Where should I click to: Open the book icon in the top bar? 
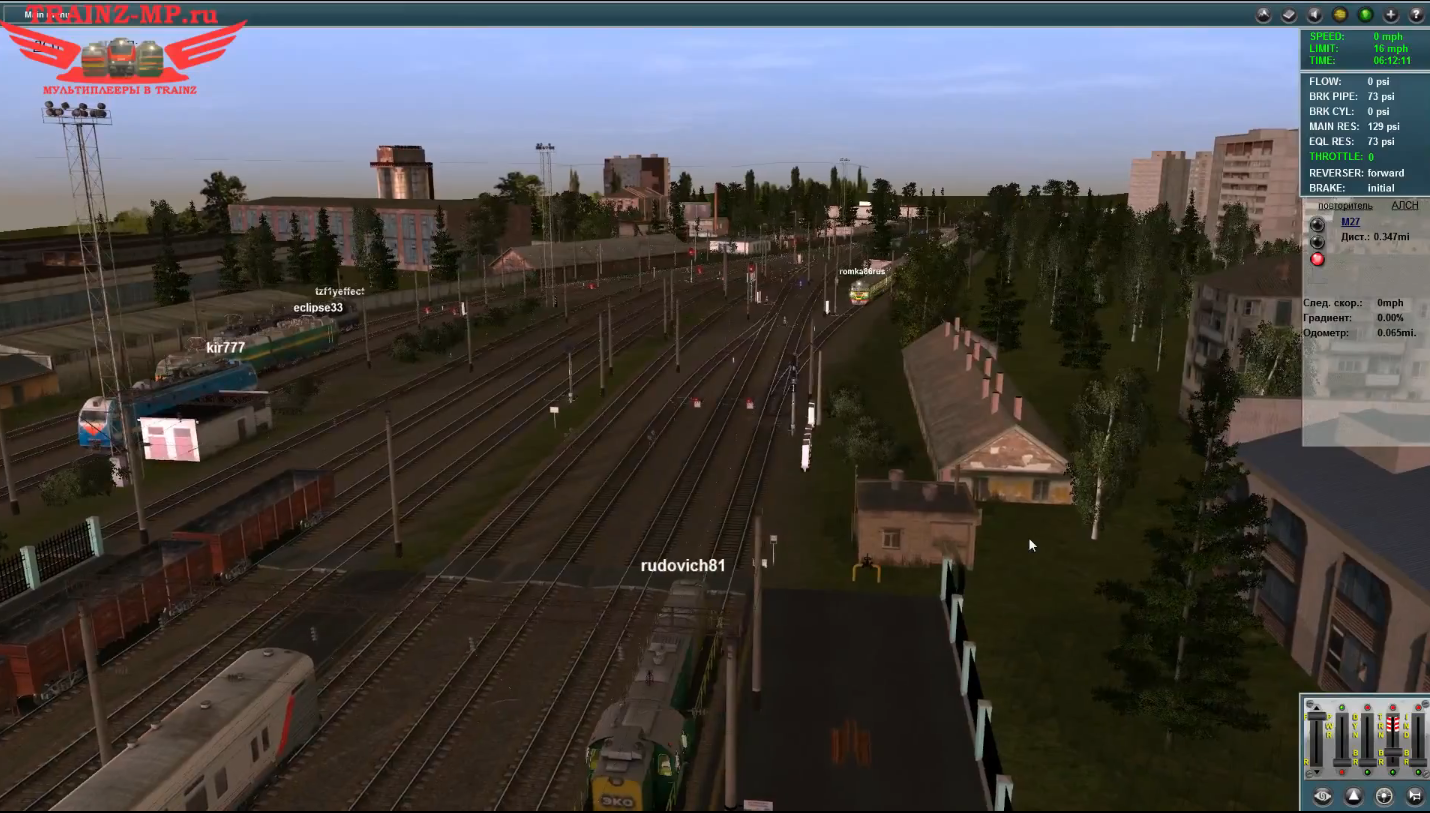(1290, 15)
